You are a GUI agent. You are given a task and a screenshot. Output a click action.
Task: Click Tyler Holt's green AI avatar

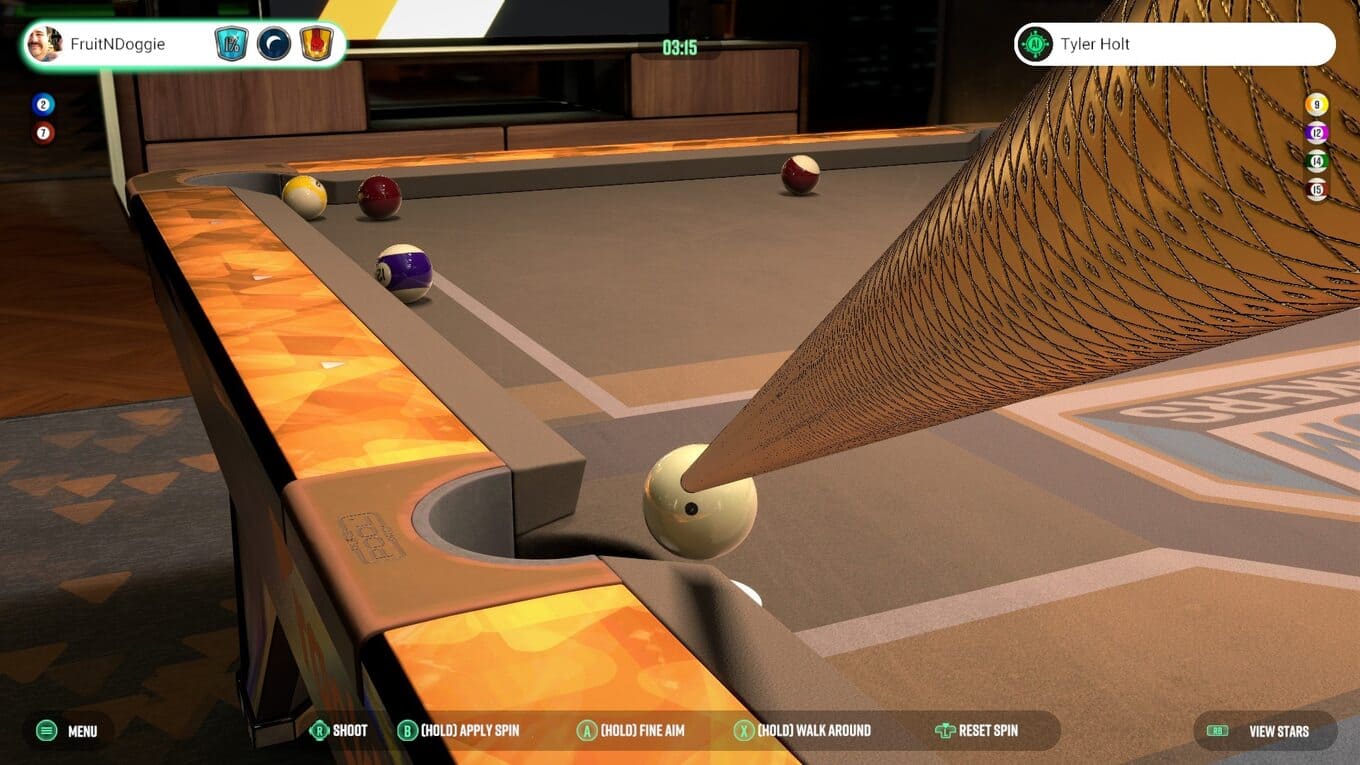[1035, 44]
